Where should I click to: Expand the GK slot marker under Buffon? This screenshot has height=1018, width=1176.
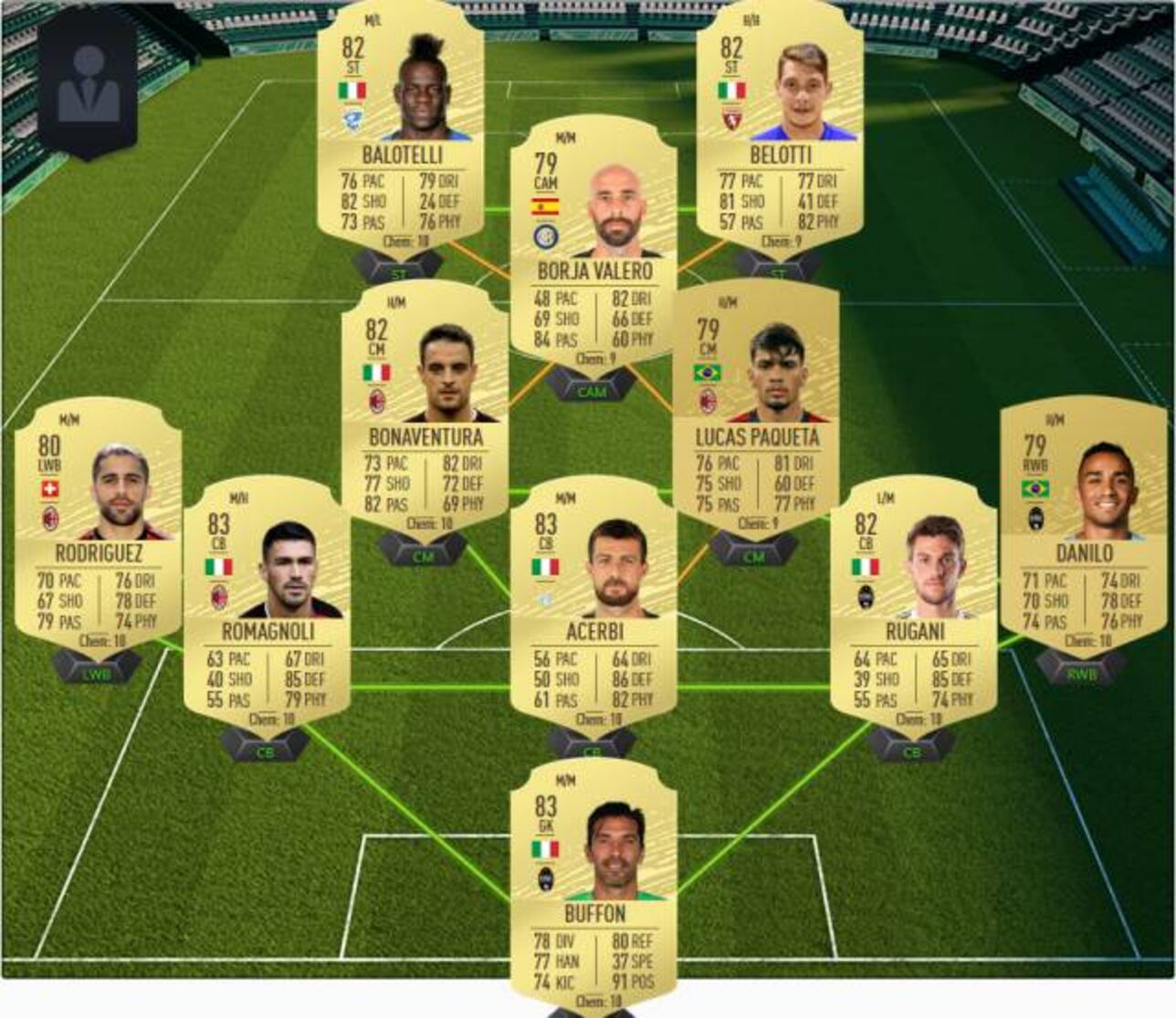(594, 1012)
